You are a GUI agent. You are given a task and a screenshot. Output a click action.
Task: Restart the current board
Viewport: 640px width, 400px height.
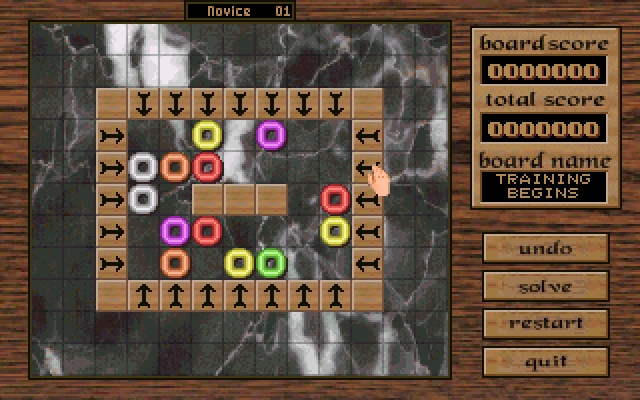pos(546,323)
